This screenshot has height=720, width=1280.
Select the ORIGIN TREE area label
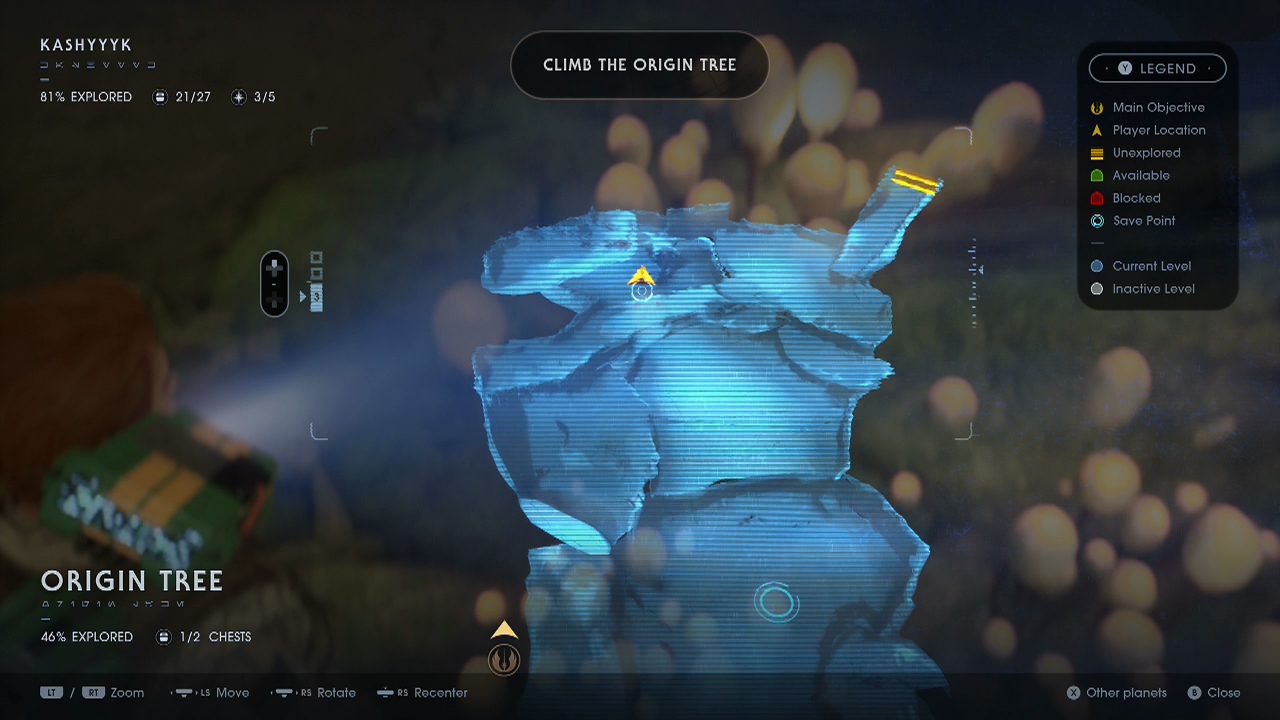(x=131, y=581)
